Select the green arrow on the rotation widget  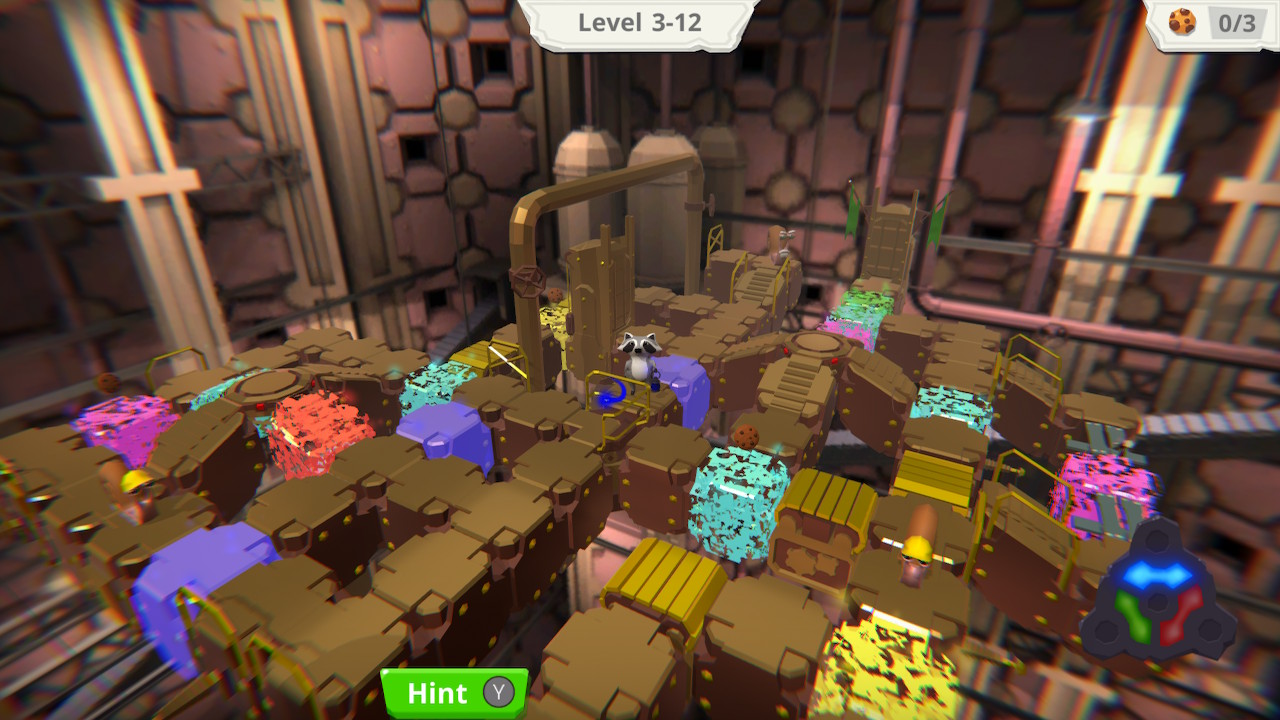point(1135,615)
